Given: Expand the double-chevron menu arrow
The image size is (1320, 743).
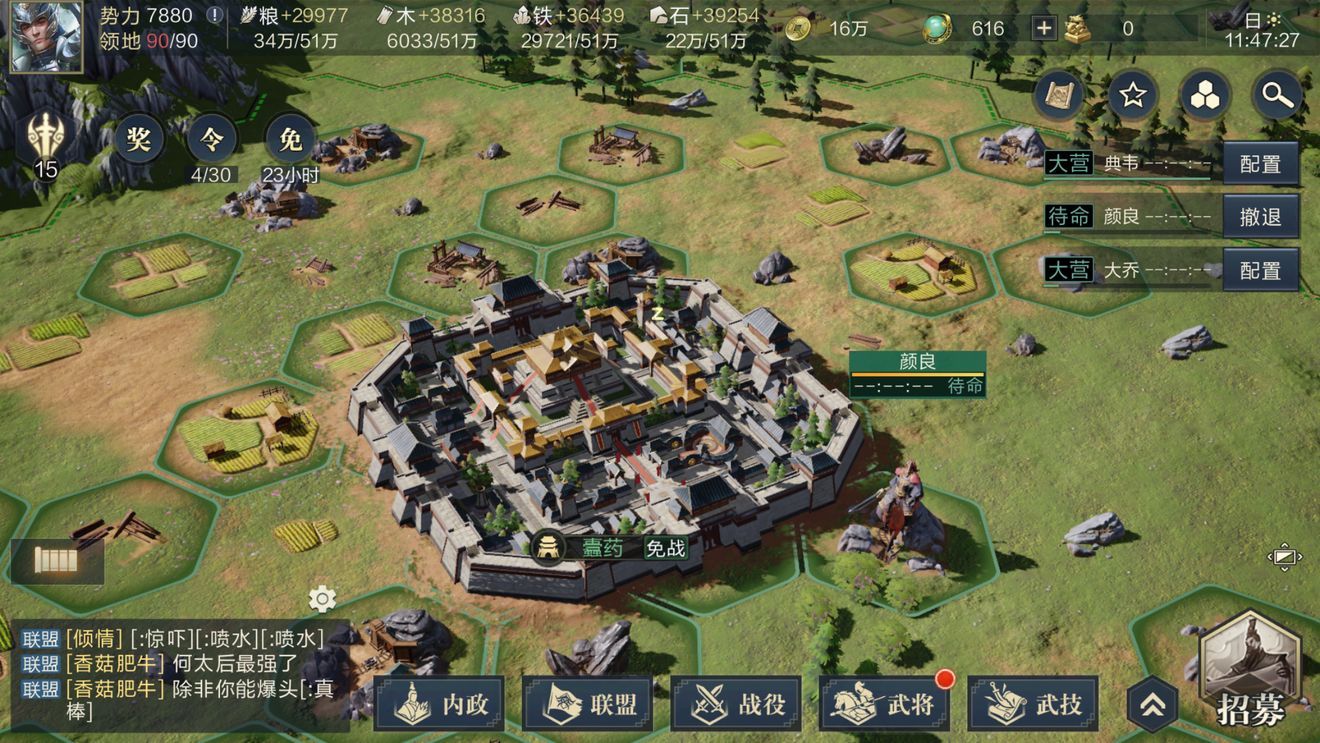Looking at the screenshot, I should (1152, 704).
